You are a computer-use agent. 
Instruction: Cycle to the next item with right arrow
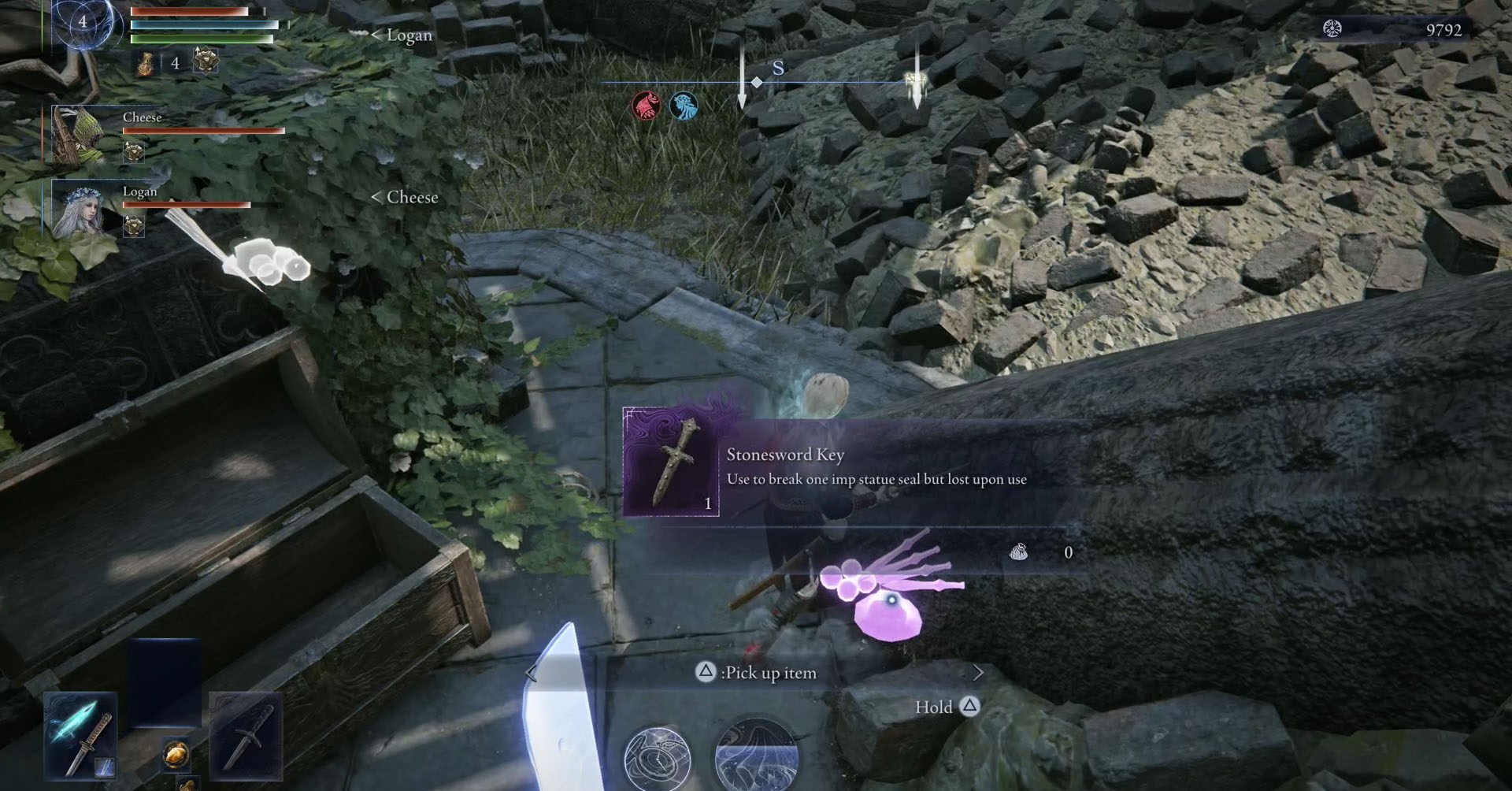pos(978,673)
